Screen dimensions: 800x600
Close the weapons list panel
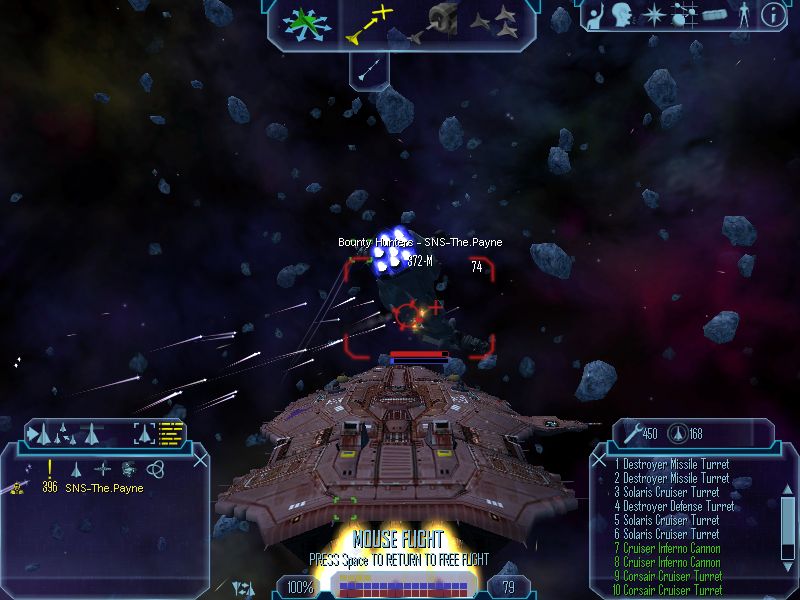[x=600, y=459]
